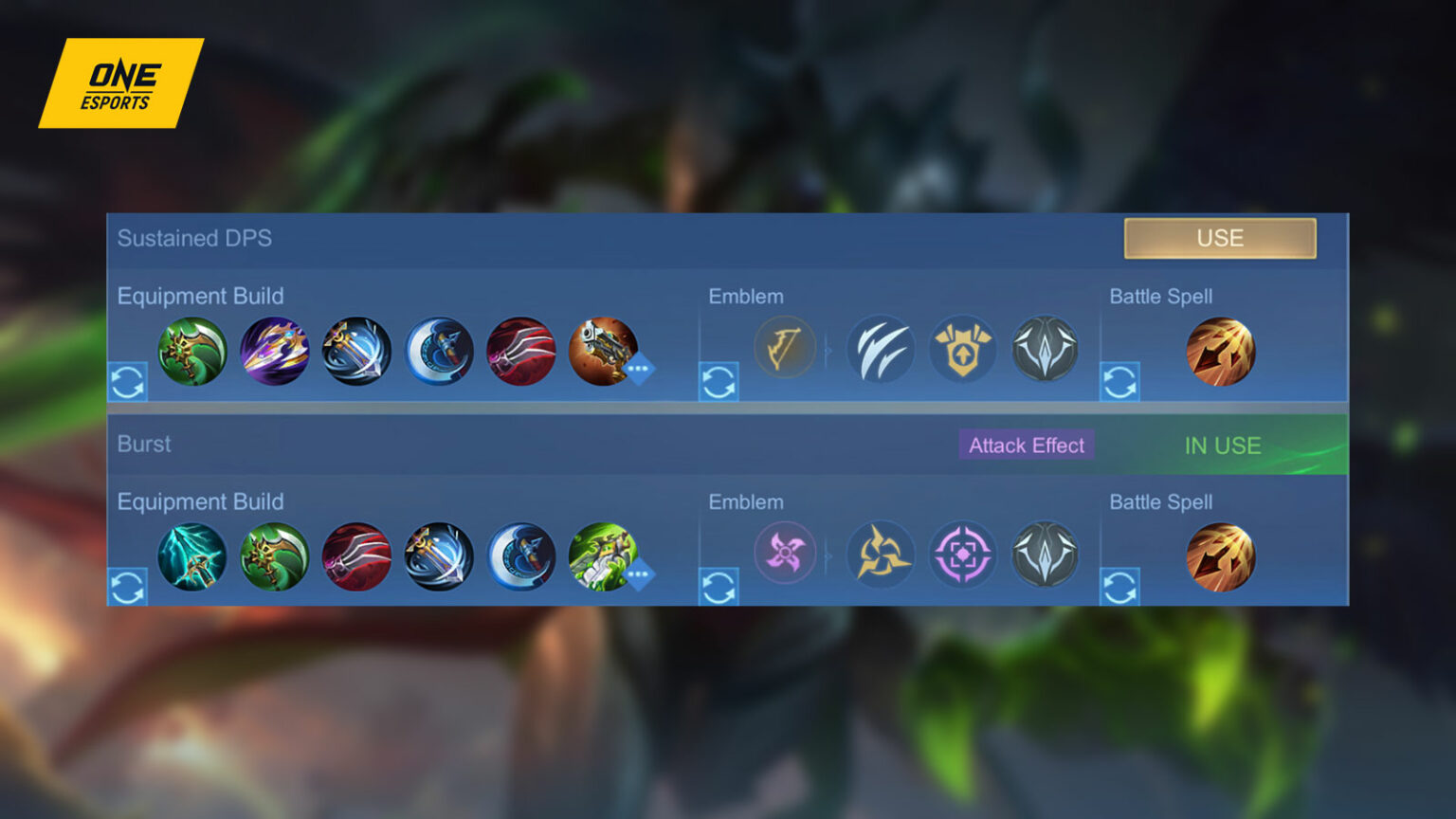
Task: Click the shield talent icon in Sustained DPS emblem
Action: point(963,349)
